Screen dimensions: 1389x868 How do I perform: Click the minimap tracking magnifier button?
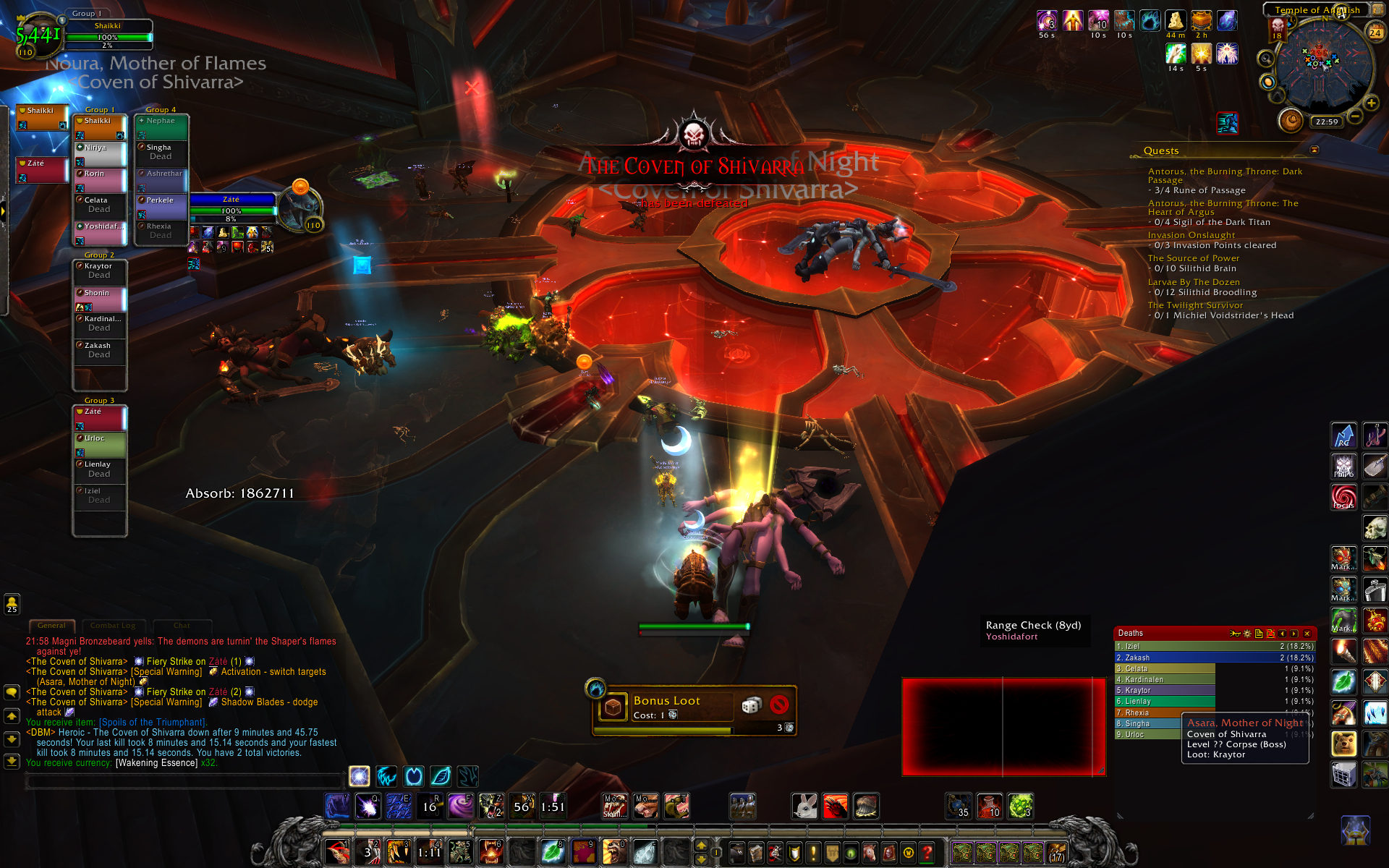[x=1266, y=59]
